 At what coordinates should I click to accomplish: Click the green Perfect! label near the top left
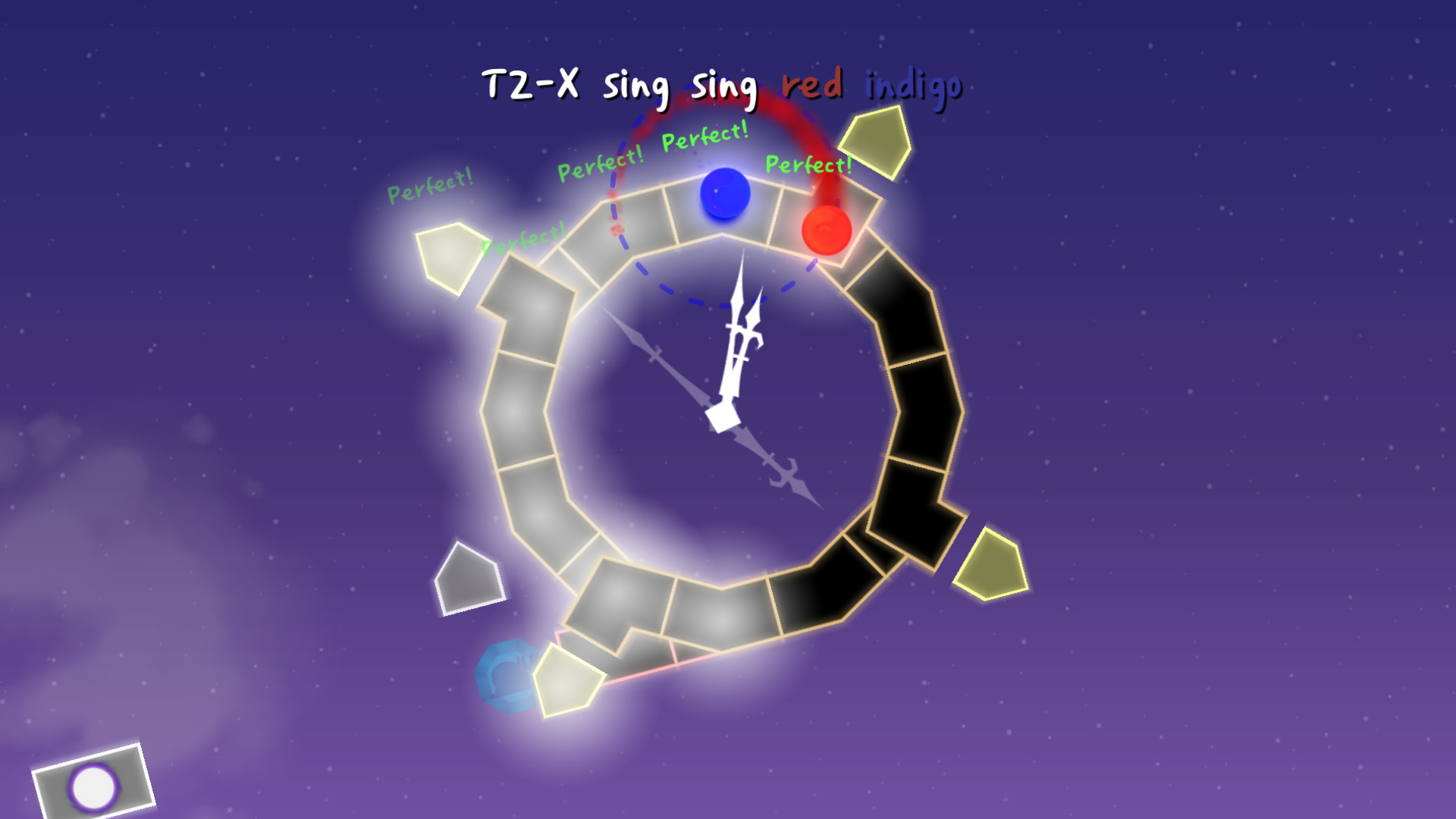(431, 186)
